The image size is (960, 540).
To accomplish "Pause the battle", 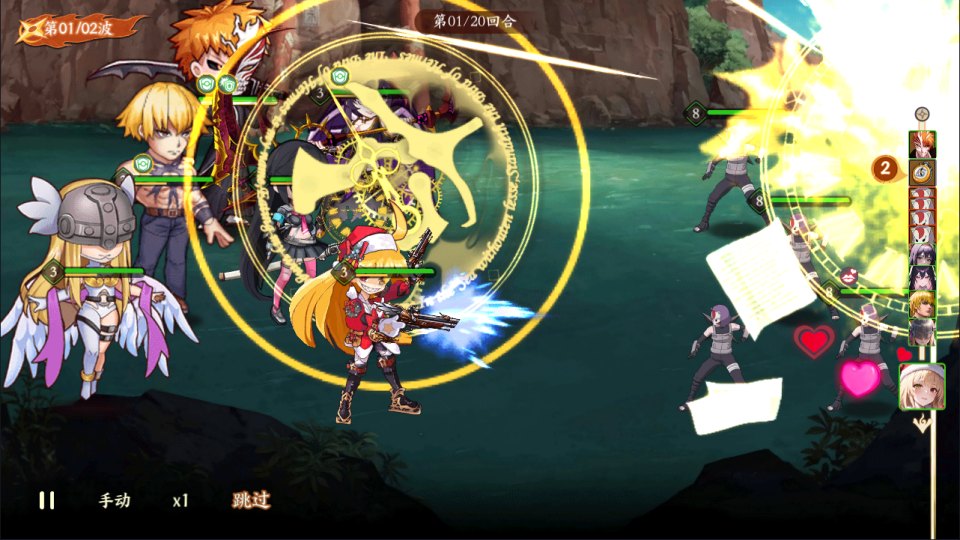I will click(x=47, y=500).
